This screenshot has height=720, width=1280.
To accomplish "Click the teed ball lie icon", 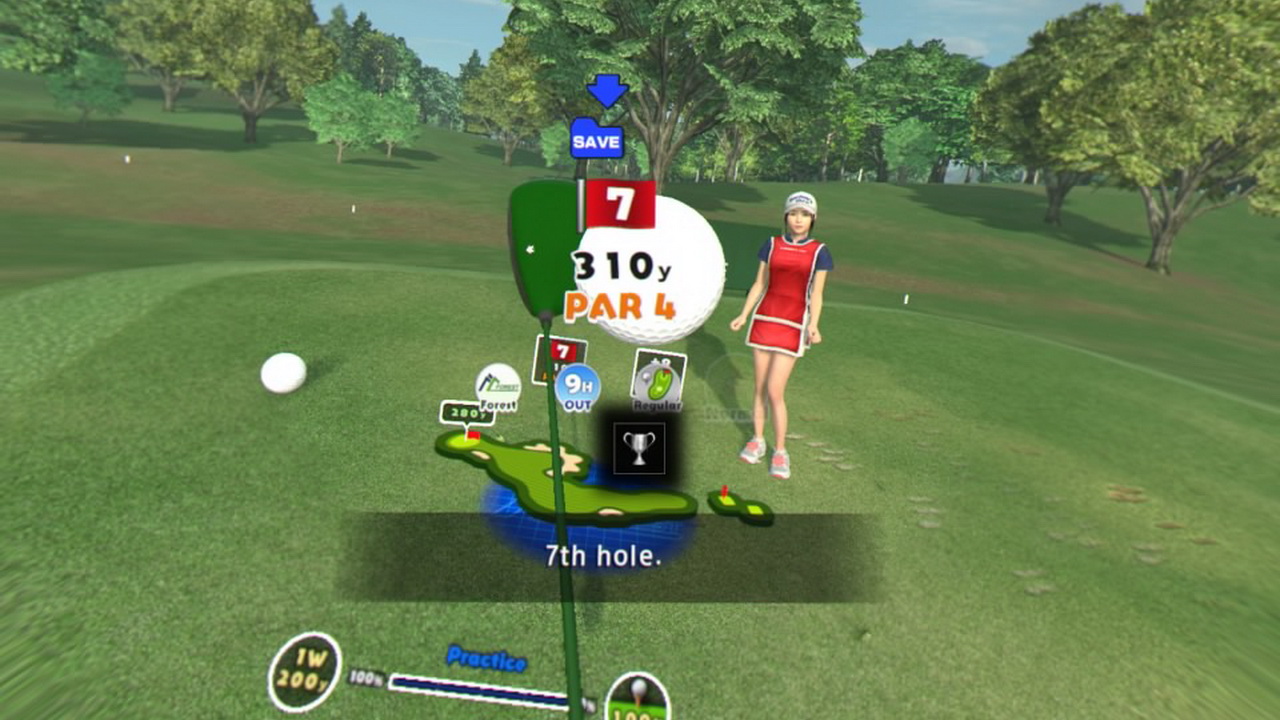I will 637,697.
